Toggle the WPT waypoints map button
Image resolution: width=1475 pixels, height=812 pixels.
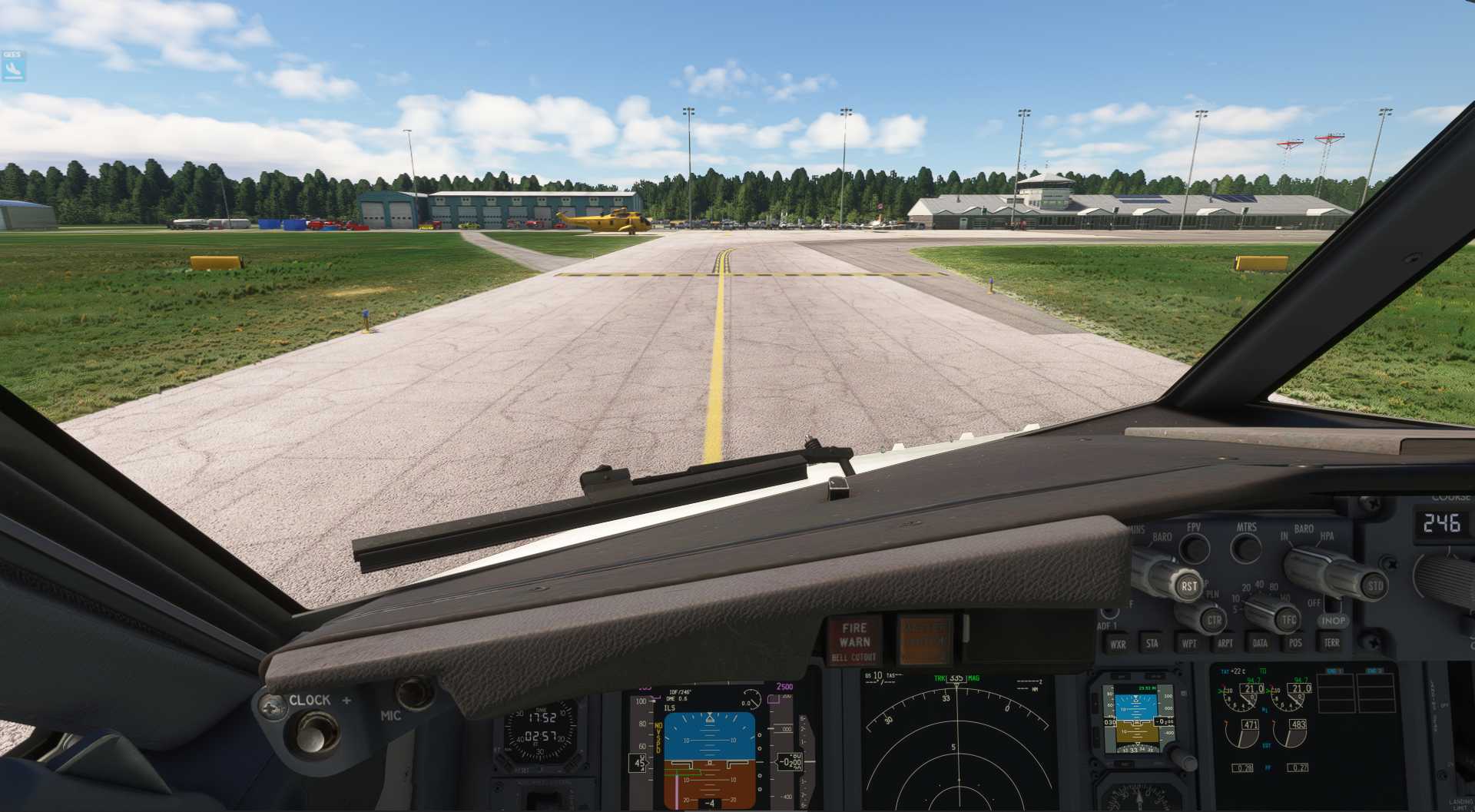click(x=1189, y=643)
